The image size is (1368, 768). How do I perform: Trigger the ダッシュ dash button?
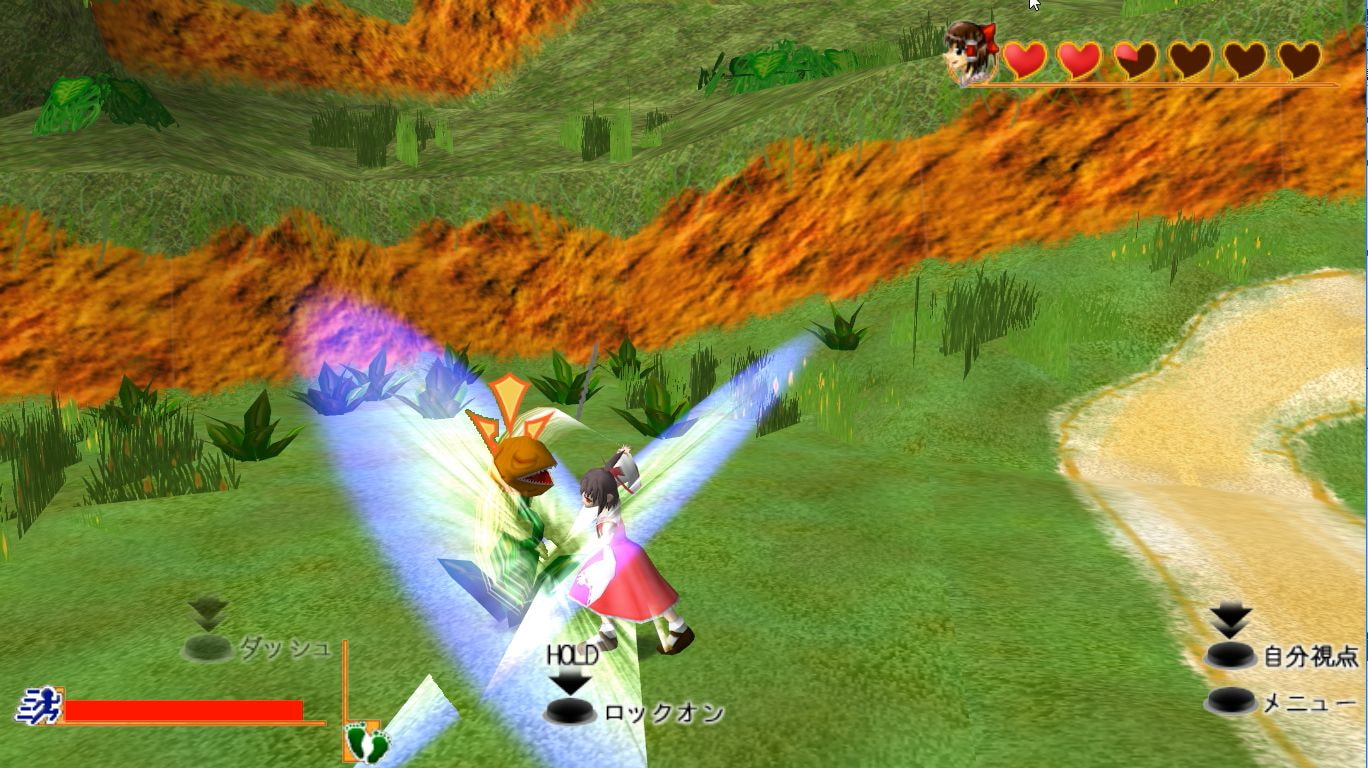(208, 648)
